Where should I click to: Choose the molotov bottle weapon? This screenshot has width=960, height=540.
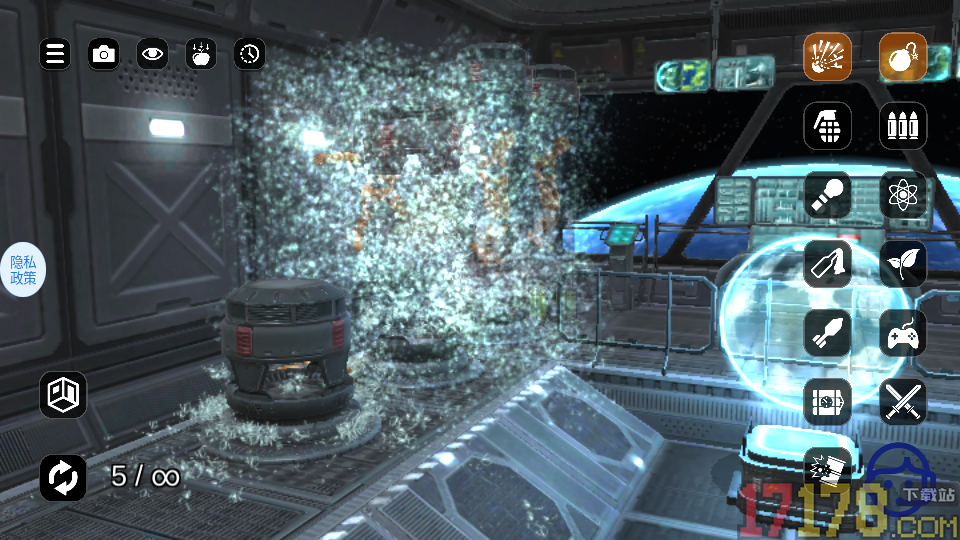[x=828, y=264]
